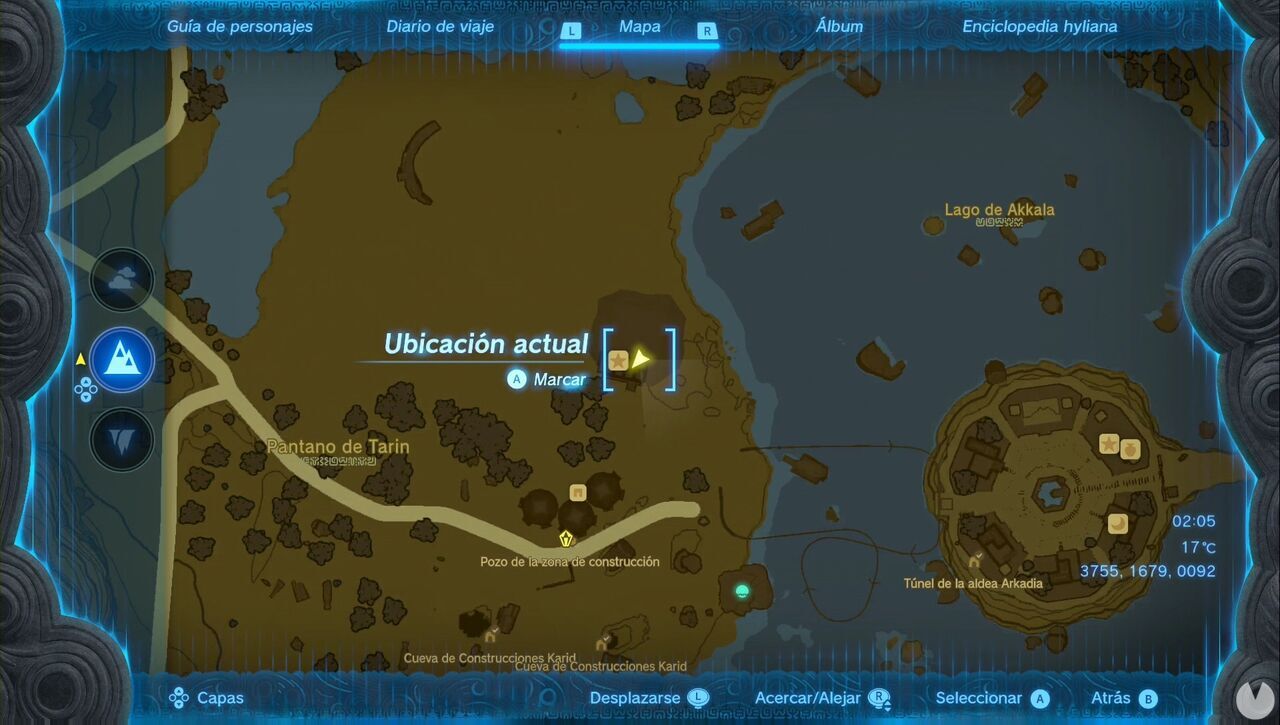Select the inn moon icon in Arkadia
Image resolution: width=1280 pixels, height=725 pixels.
pyautogui.click(x=1117, y=522)
